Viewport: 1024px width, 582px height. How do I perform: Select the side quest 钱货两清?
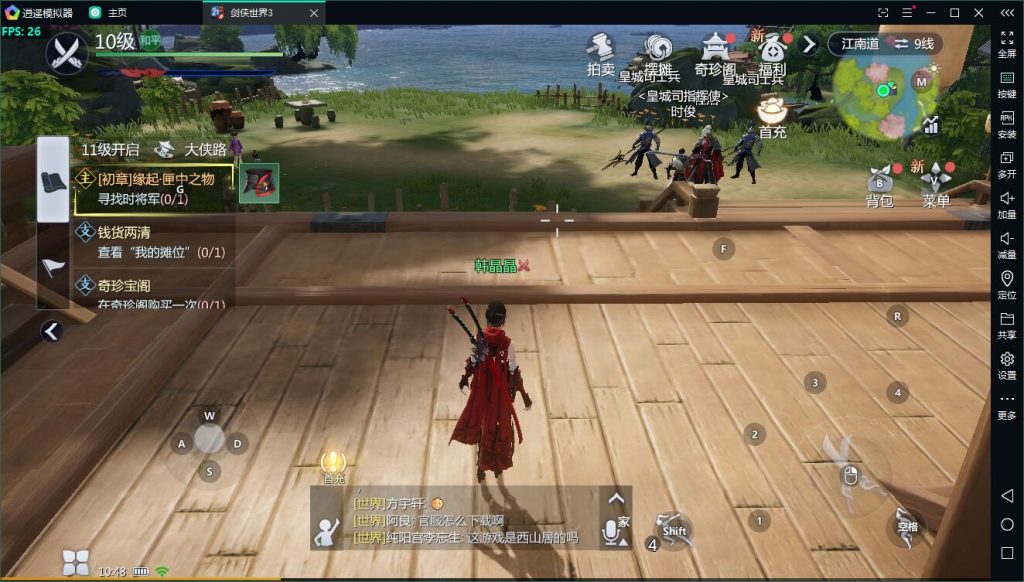pos(160,242)
